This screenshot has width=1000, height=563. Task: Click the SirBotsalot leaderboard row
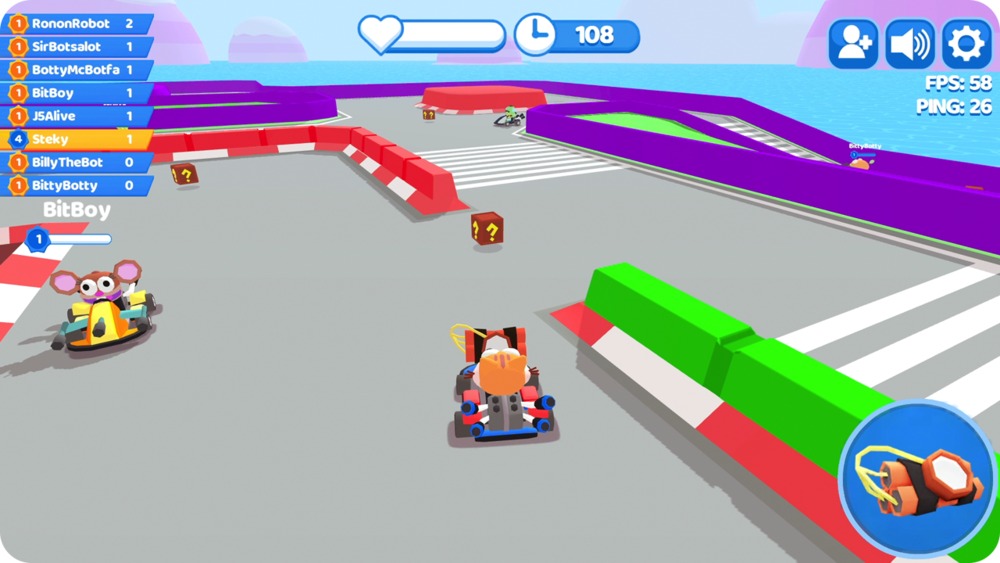click(77, 46)
